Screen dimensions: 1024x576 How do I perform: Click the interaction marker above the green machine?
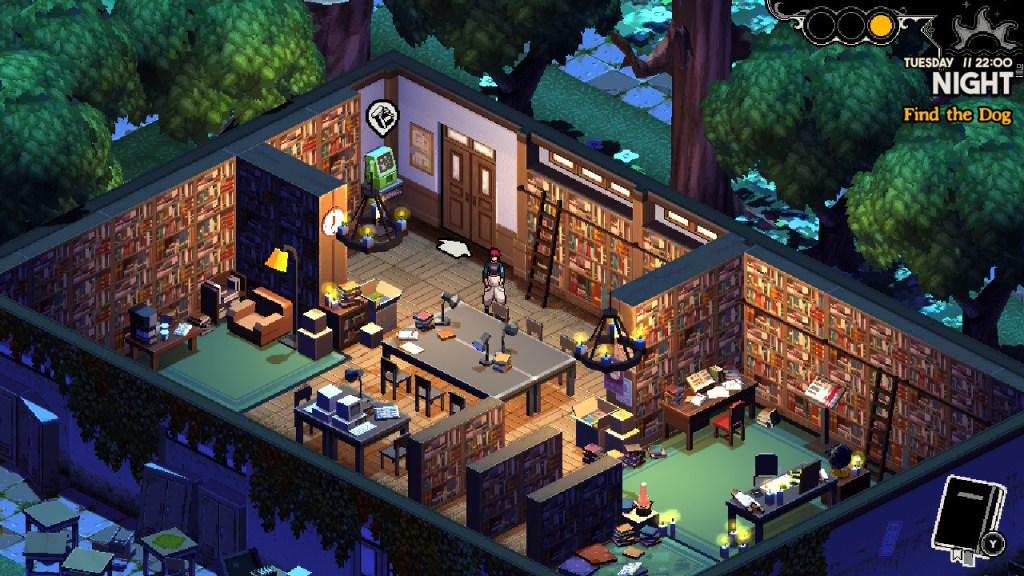click(x=380, y=117)
